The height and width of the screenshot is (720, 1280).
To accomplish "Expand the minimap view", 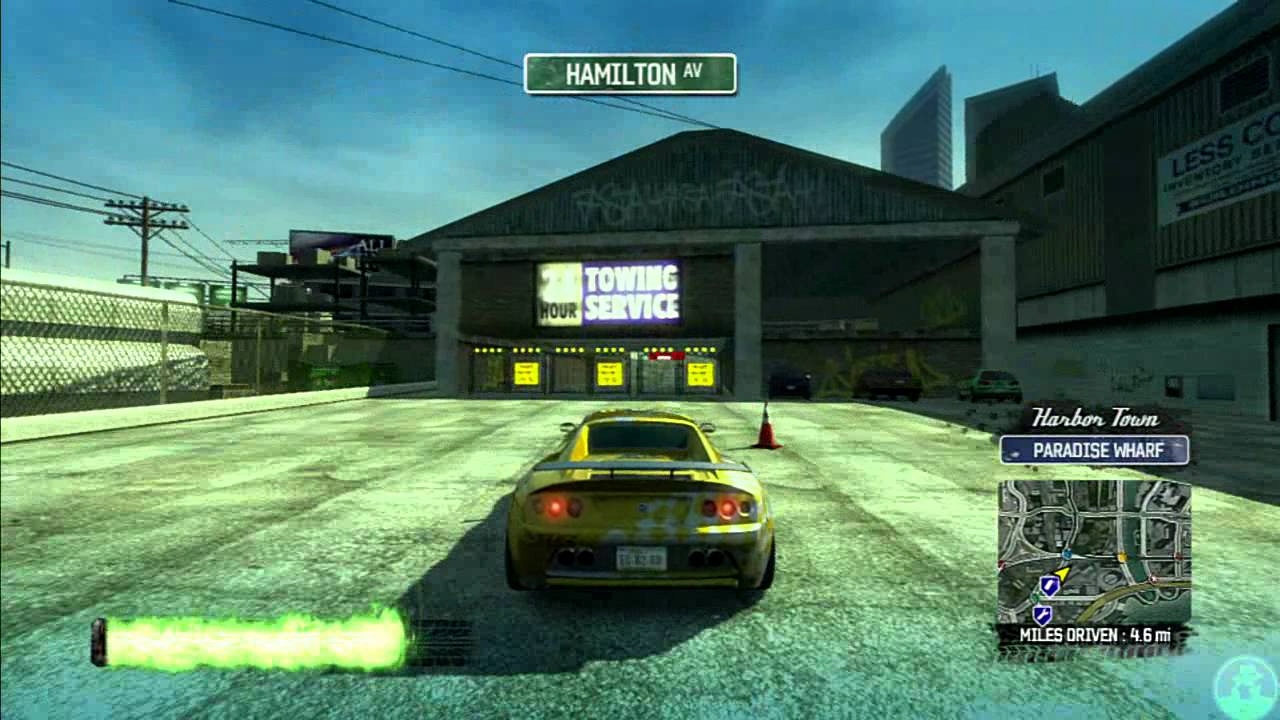I will (1093, 550).
